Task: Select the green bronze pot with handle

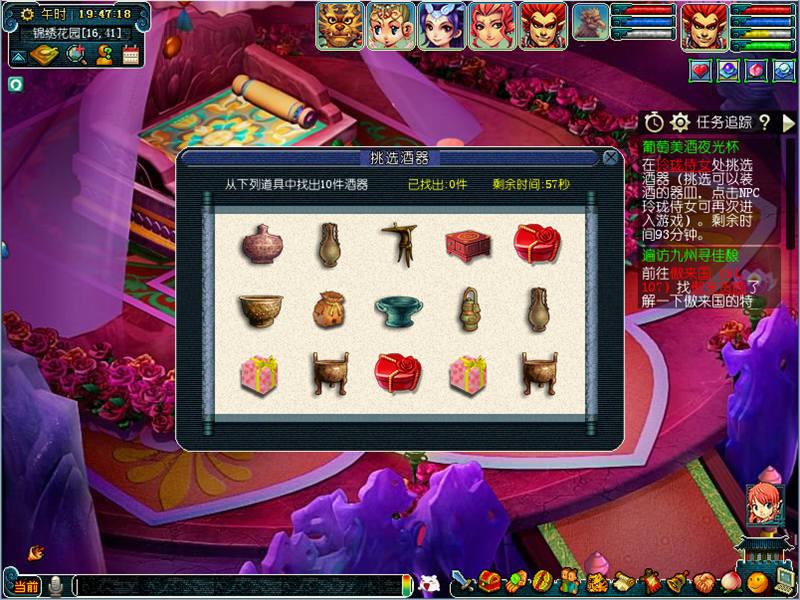Action: coord(465,309)
